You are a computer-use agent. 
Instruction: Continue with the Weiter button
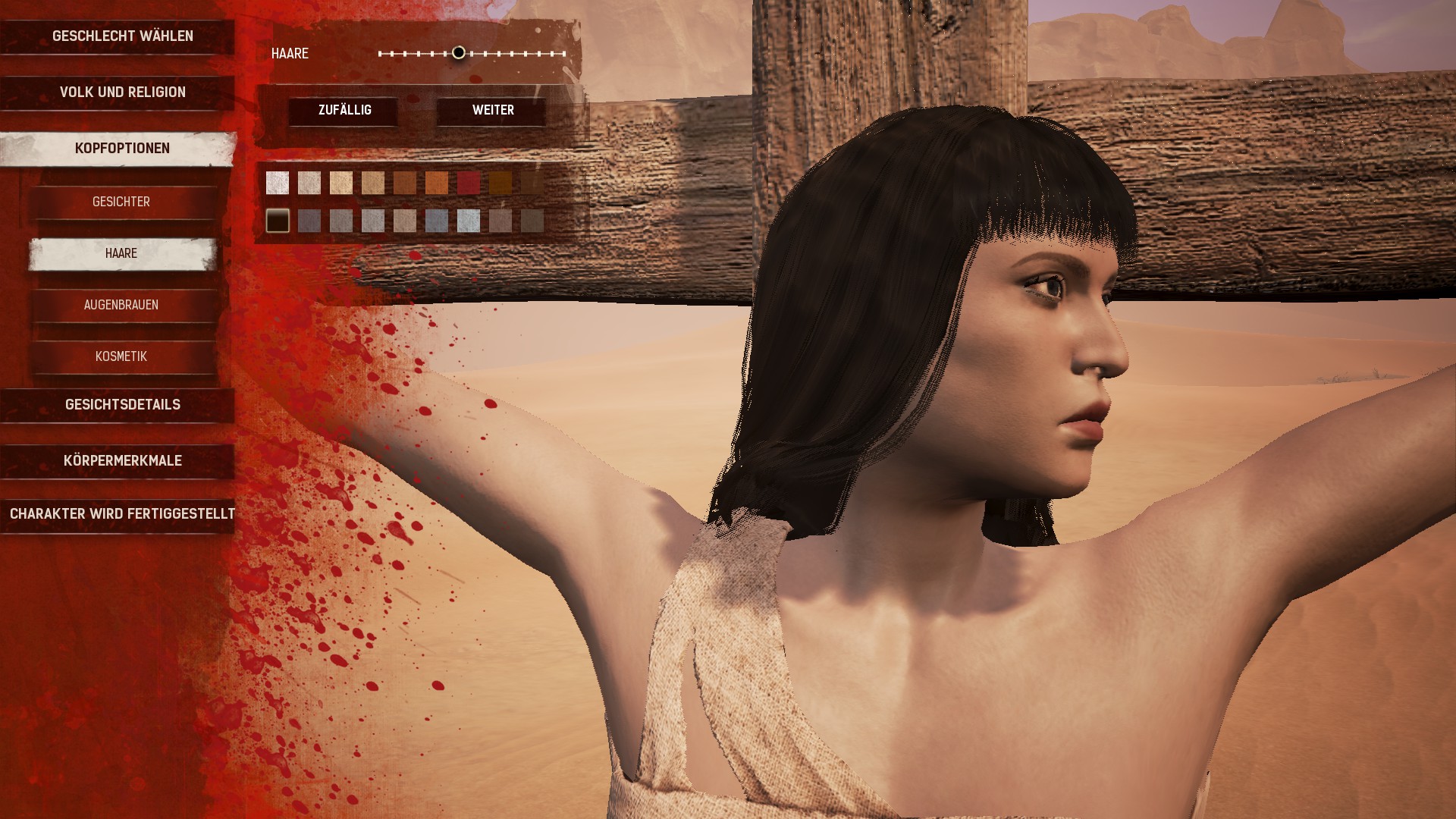(x=493, y=111)
